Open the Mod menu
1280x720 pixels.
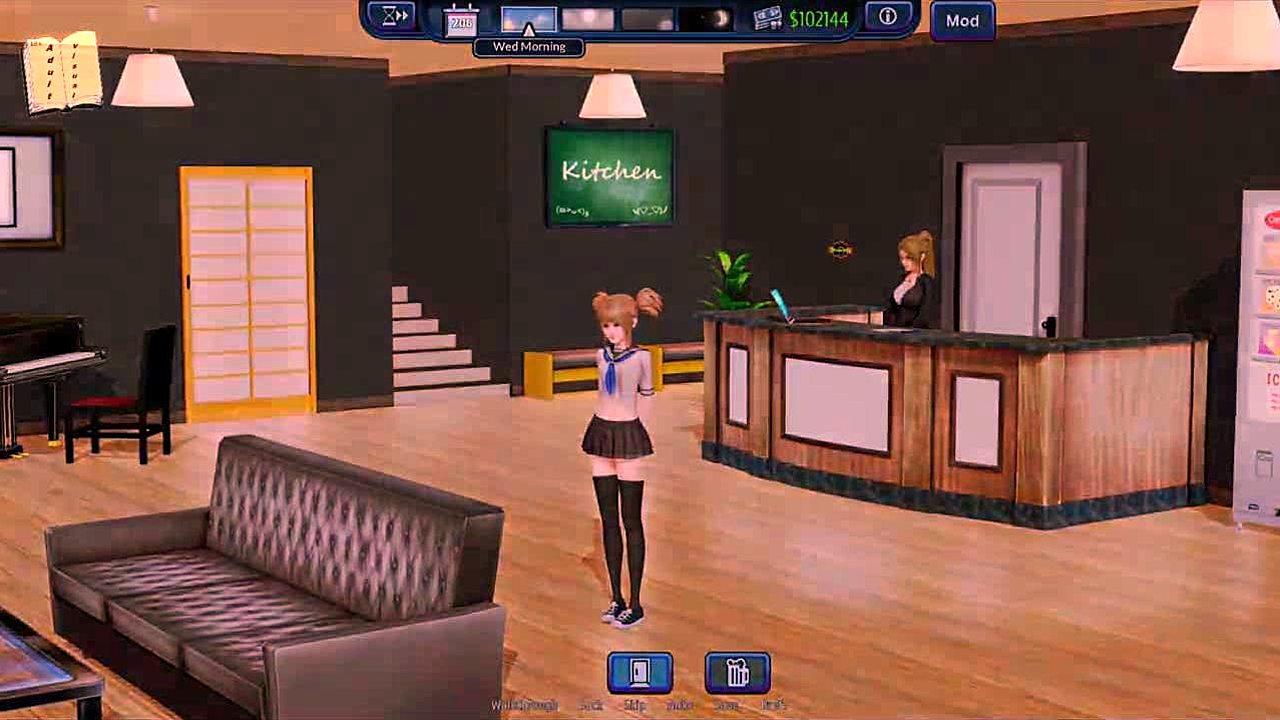(x=962, y=21)
